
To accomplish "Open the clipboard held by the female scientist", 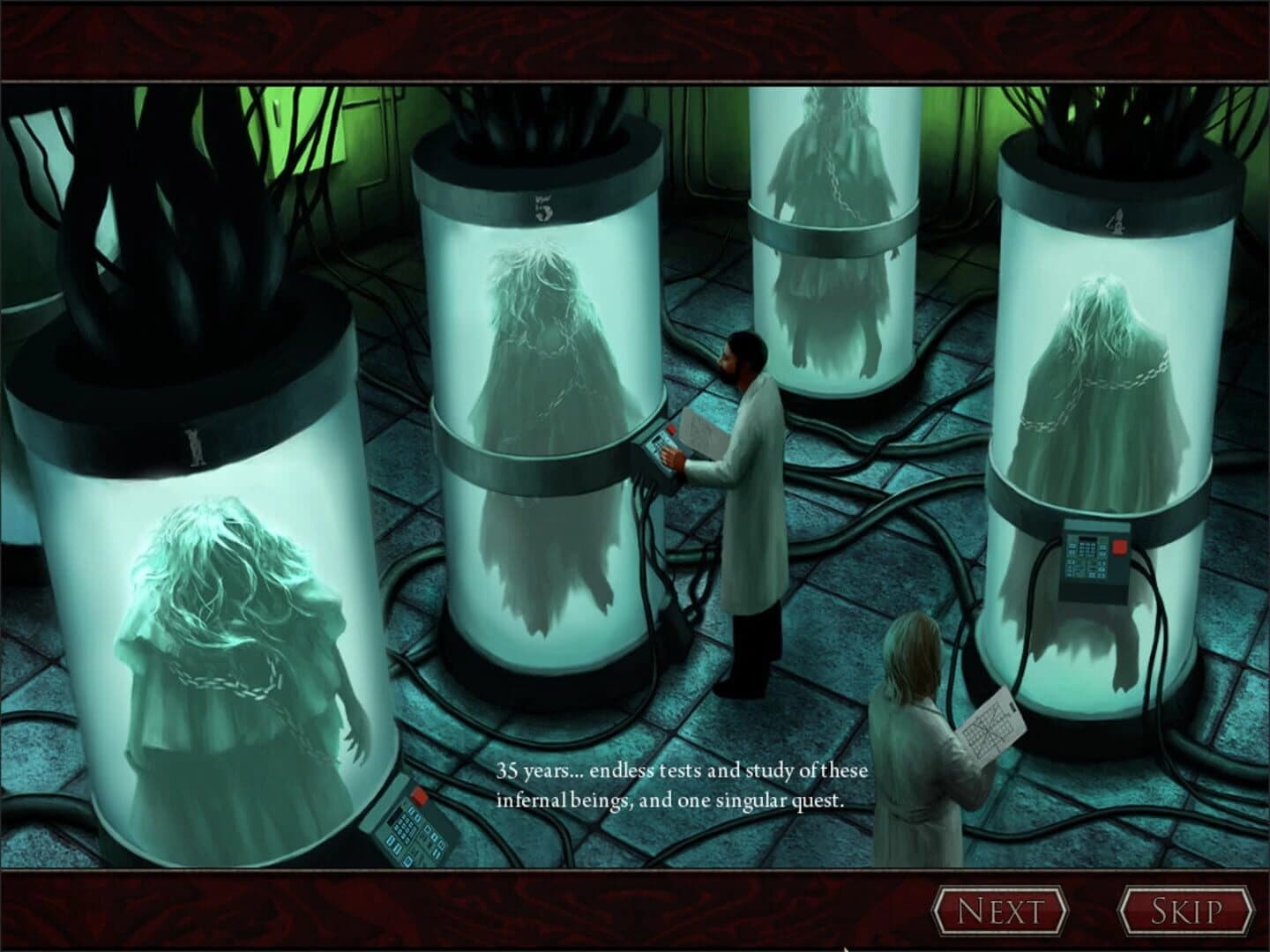I will (992, 718).
